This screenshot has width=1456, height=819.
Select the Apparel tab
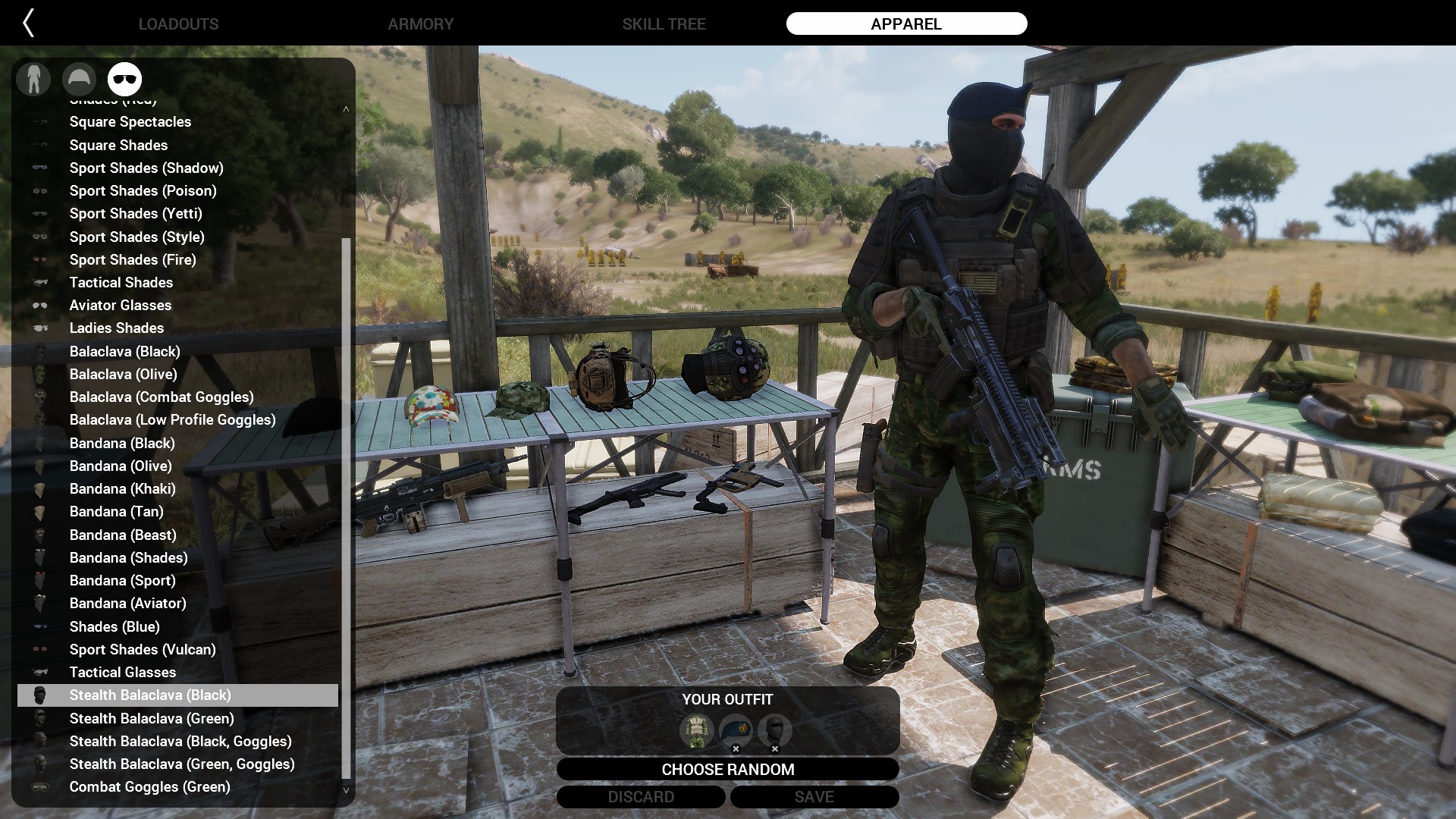coord(906,24)
